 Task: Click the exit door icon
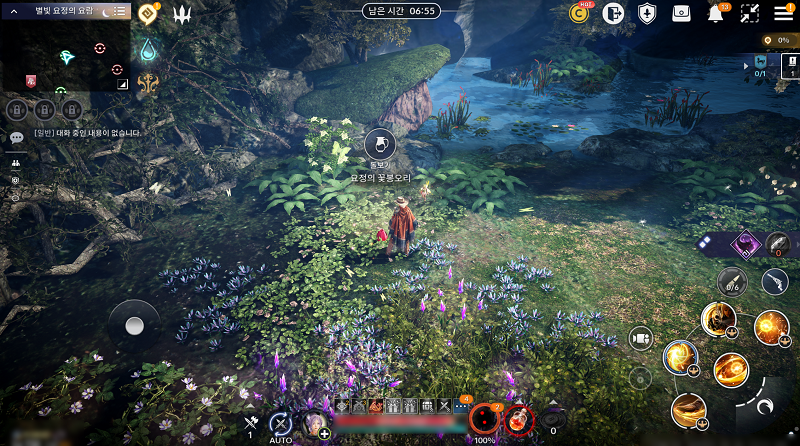pos(613,13)
